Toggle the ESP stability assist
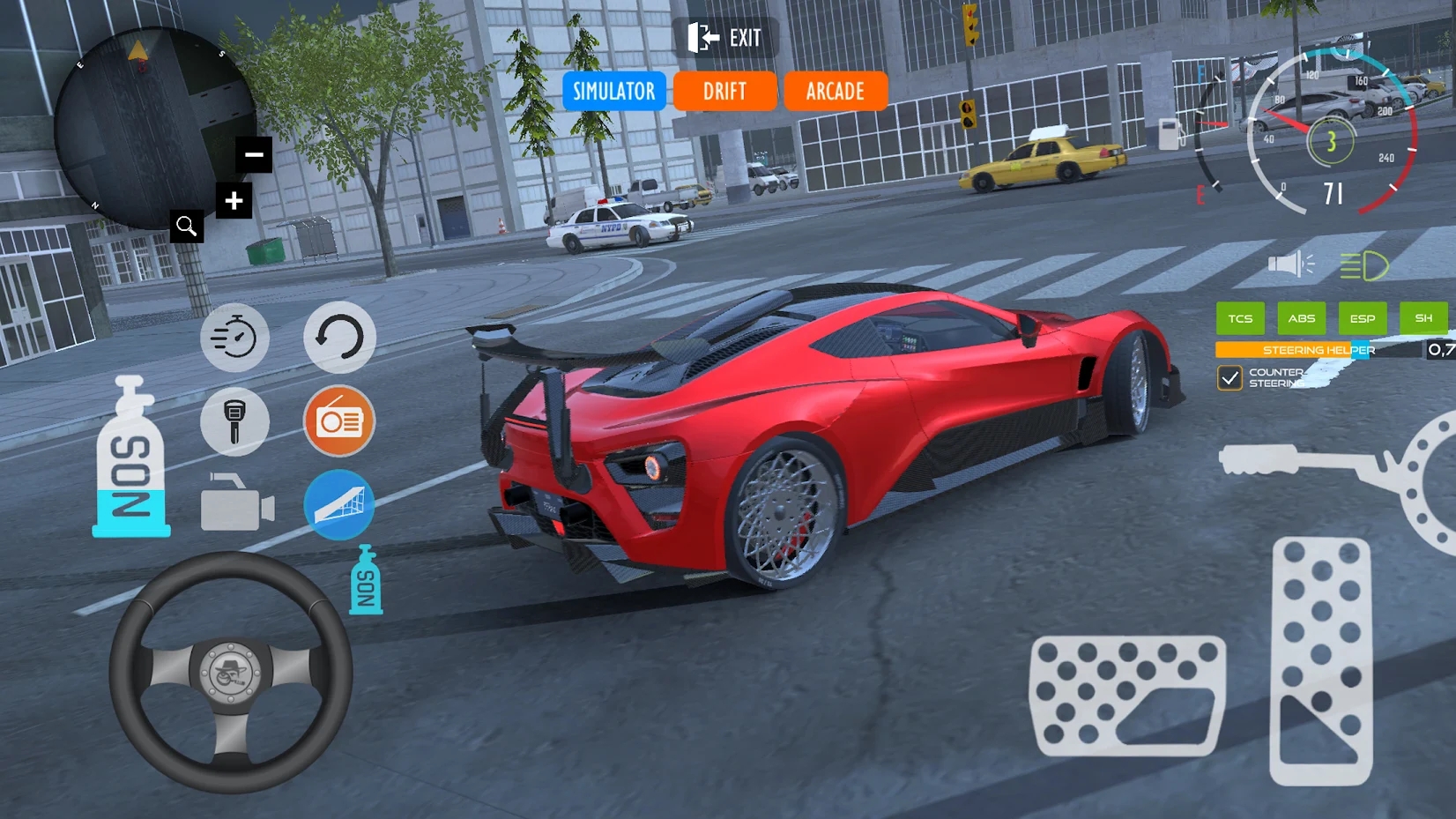 [x=1362, y=318]
